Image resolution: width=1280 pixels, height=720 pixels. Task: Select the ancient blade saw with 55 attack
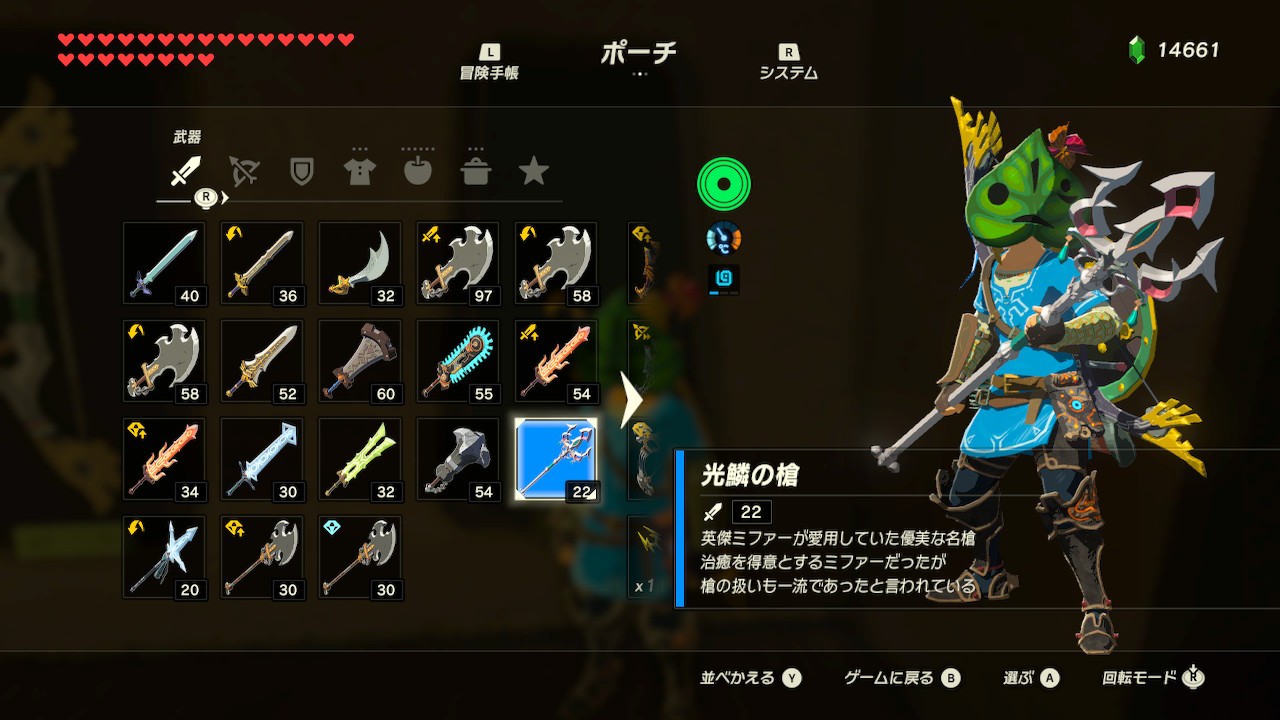pyautogui.click(x=458, y=361)
